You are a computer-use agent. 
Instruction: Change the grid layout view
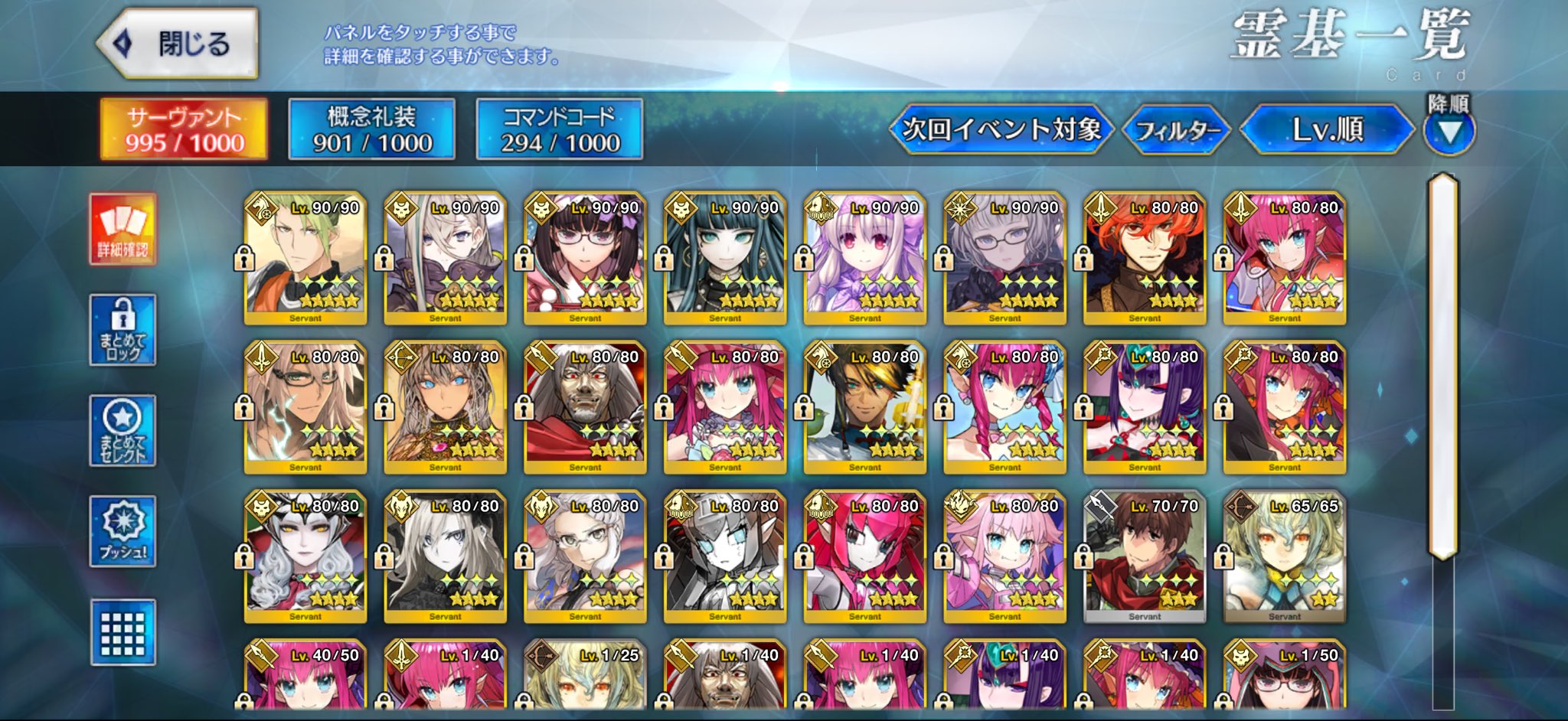tap(122, 632)
